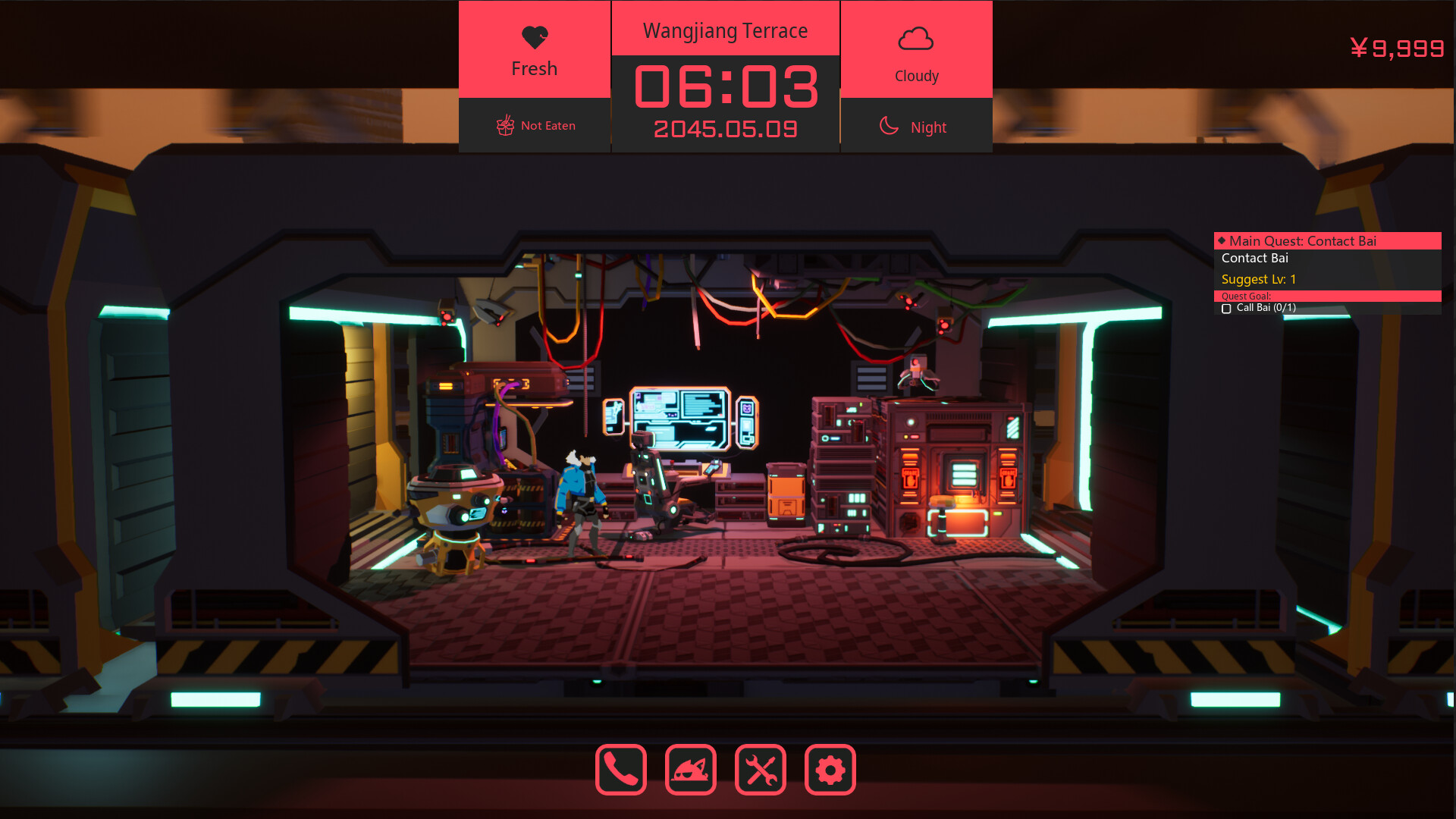Click the takeout box Not Eaten icon
The height and width of the screenshot is (819, 1456).
click(x=504, y=124)
